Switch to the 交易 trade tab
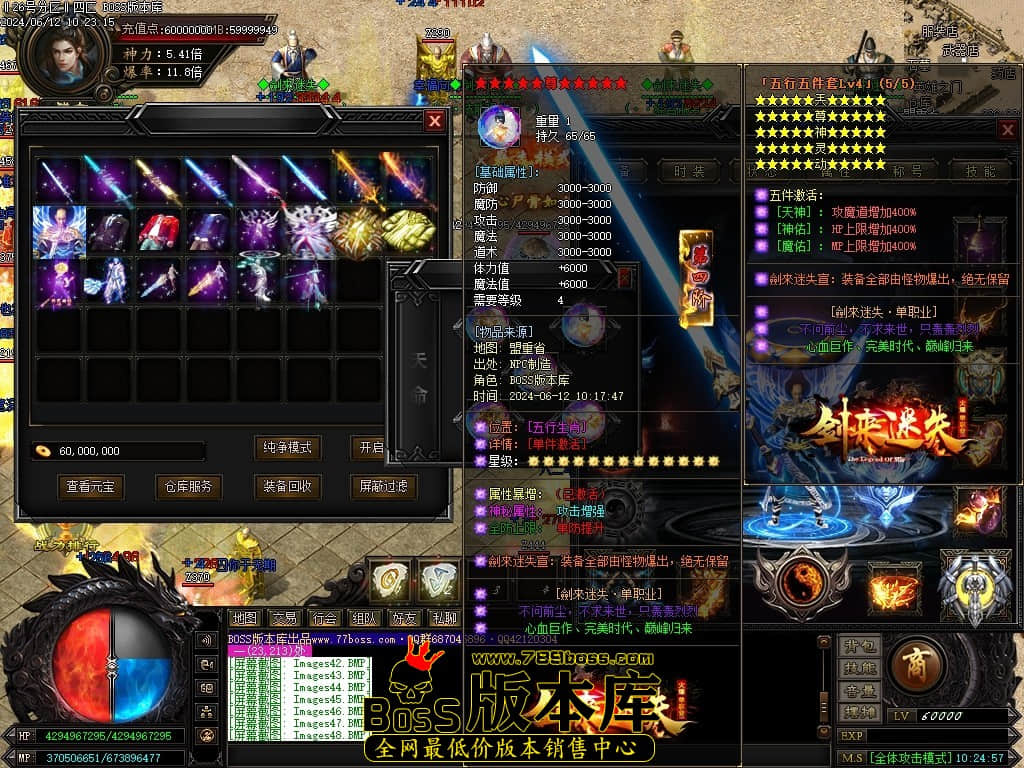1024x768 pixels. (x=284, y=619)
